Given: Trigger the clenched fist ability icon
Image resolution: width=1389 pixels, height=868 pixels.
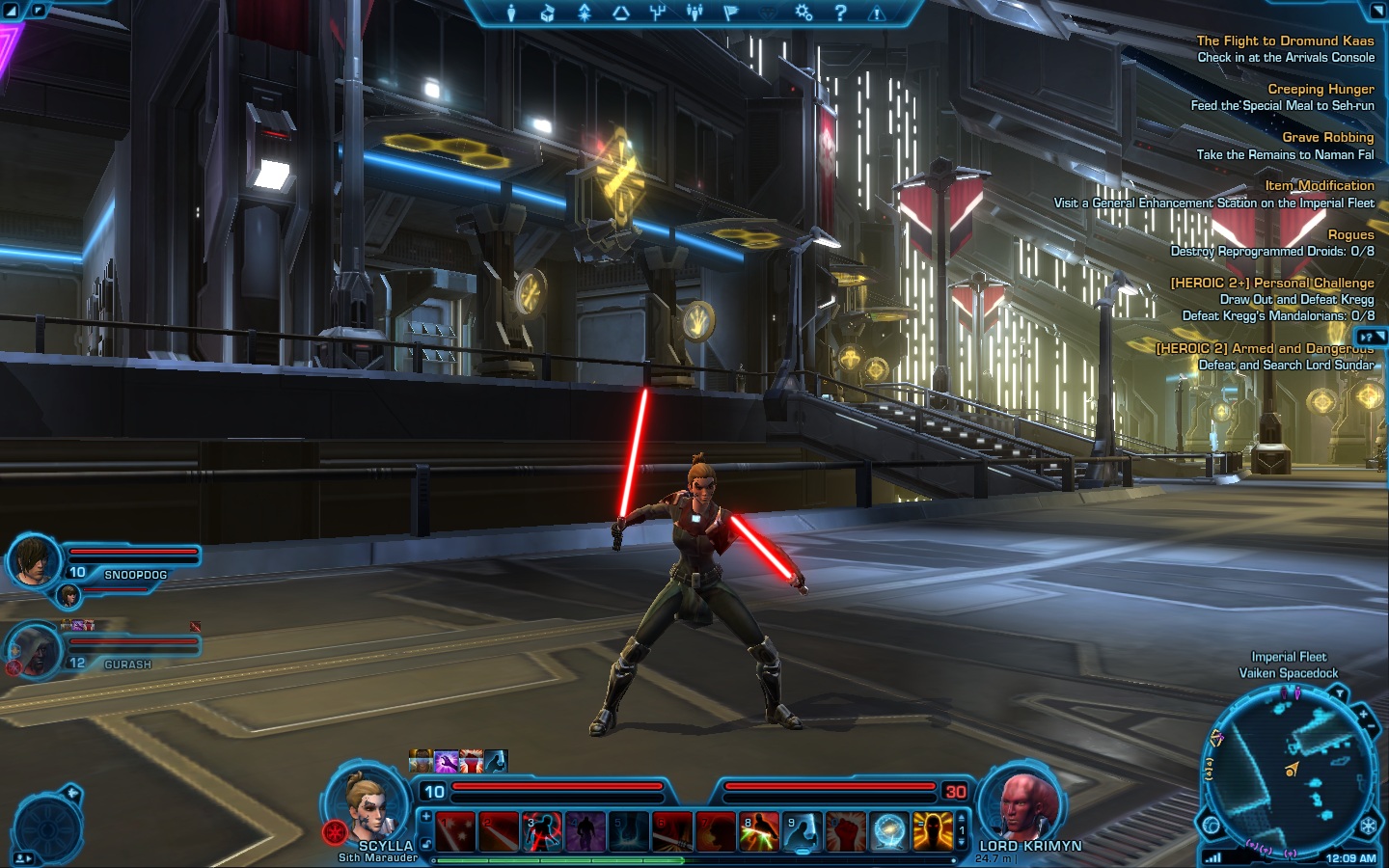Looking at the screenshot, I should coord(845,831).
